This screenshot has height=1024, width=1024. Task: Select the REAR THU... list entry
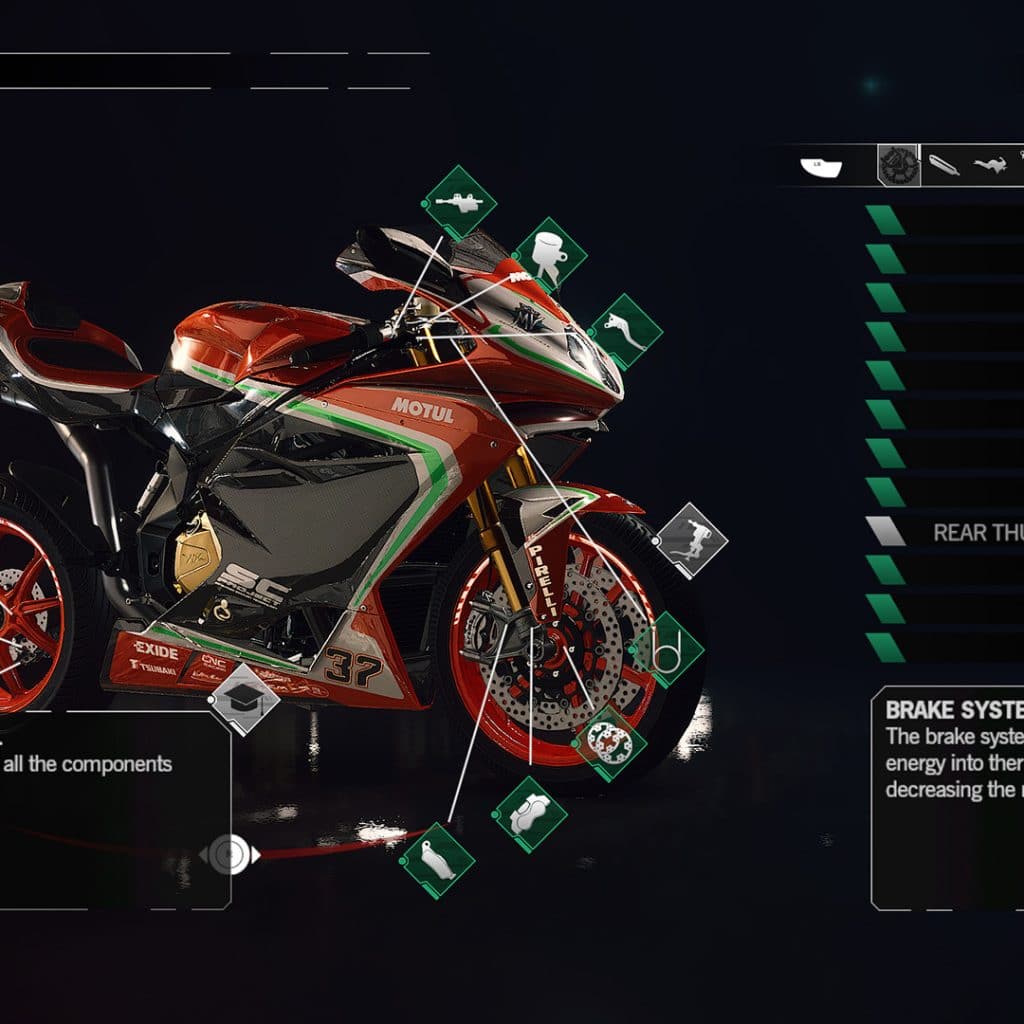point(945,532)
